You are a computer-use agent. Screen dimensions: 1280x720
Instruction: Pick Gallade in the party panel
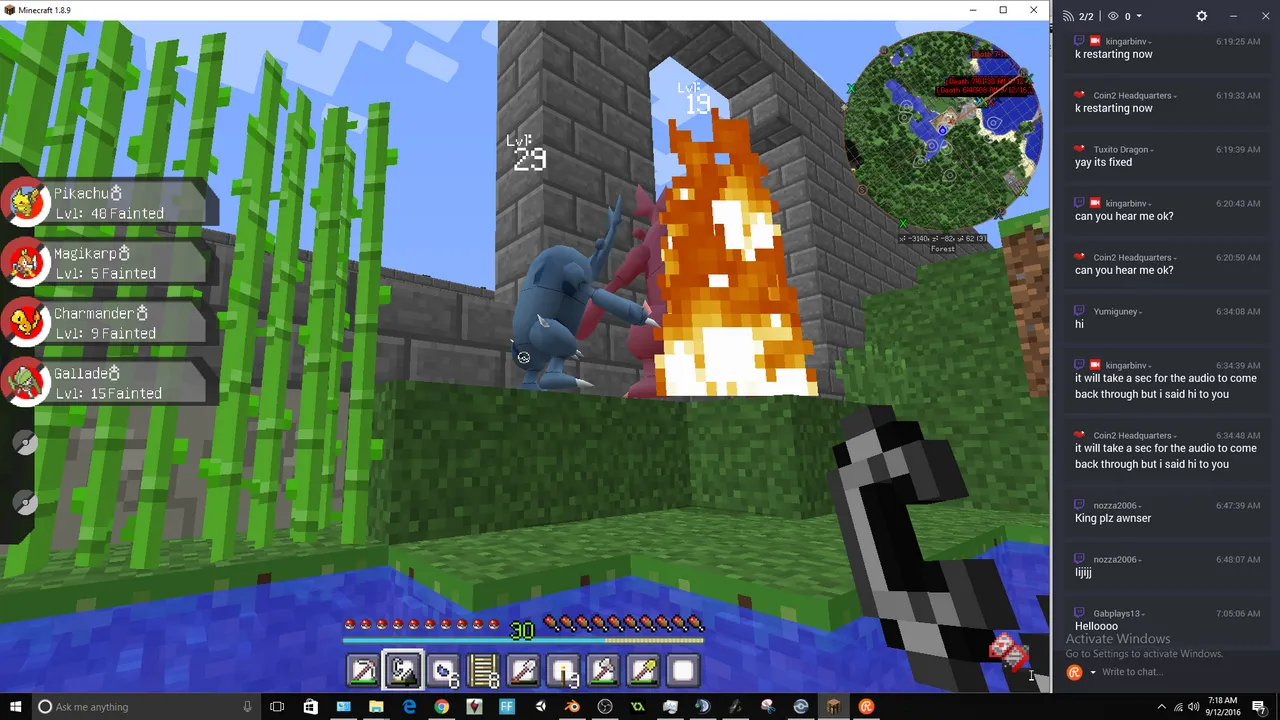click(108, 383)
